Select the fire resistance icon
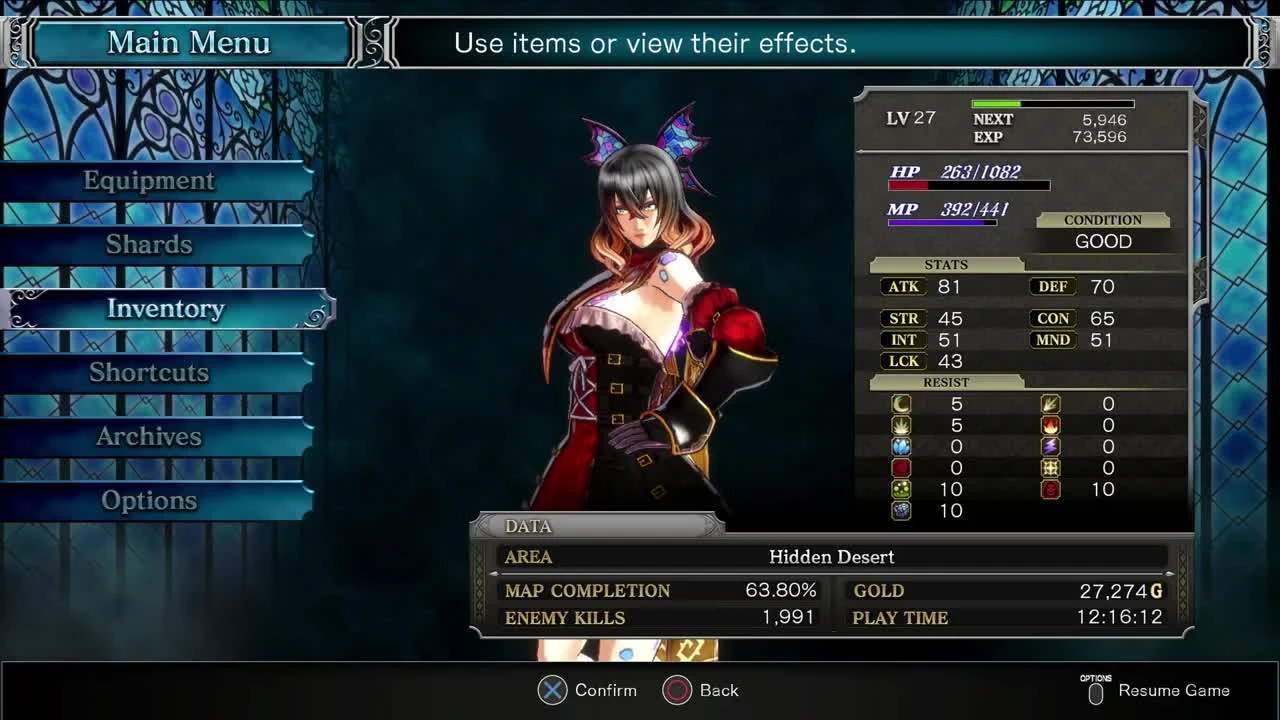Image resolution: width=1280 pixels, height=720 pixels. pos(1049,425)
